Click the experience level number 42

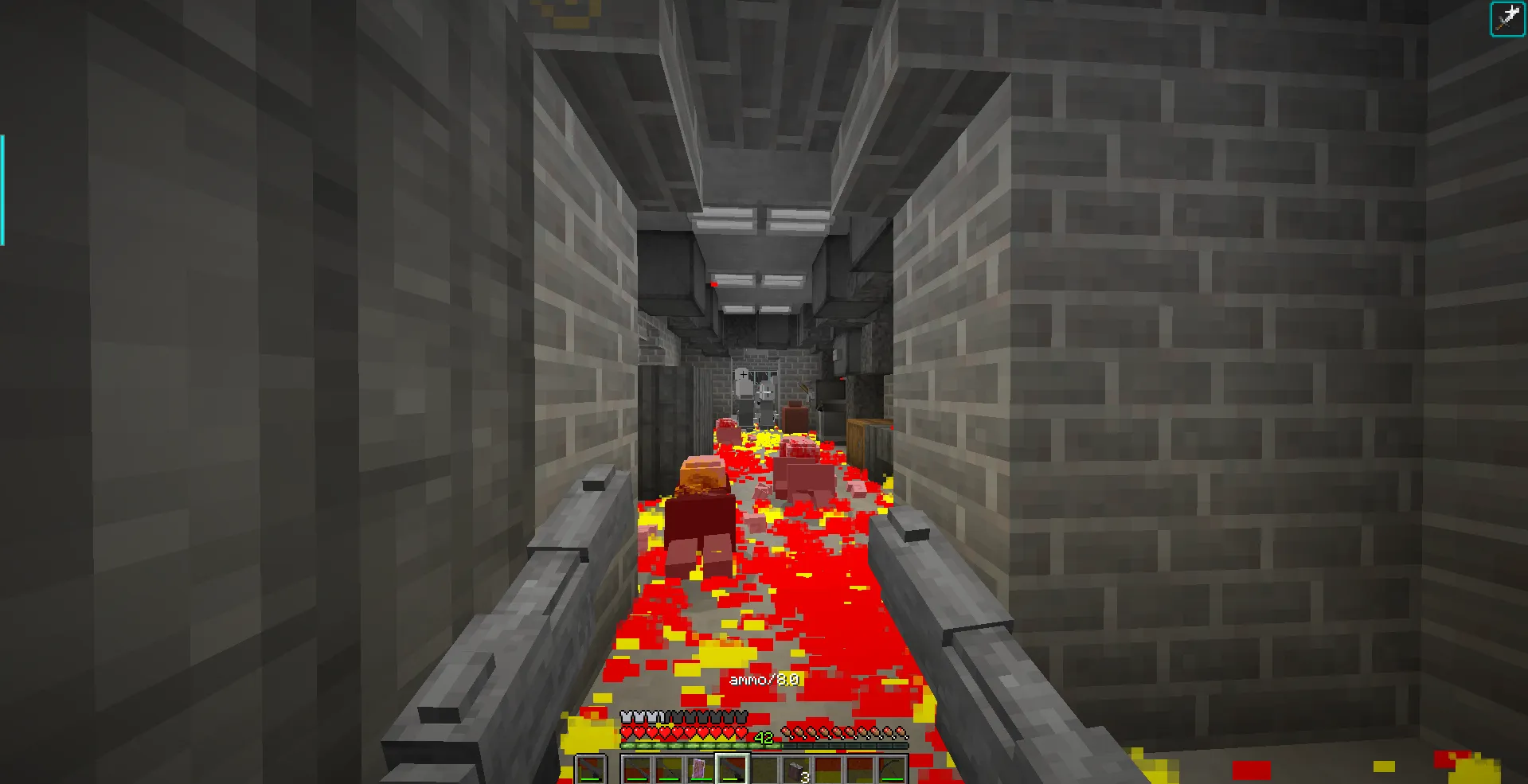pyautogui.click(x=763, y=736)
